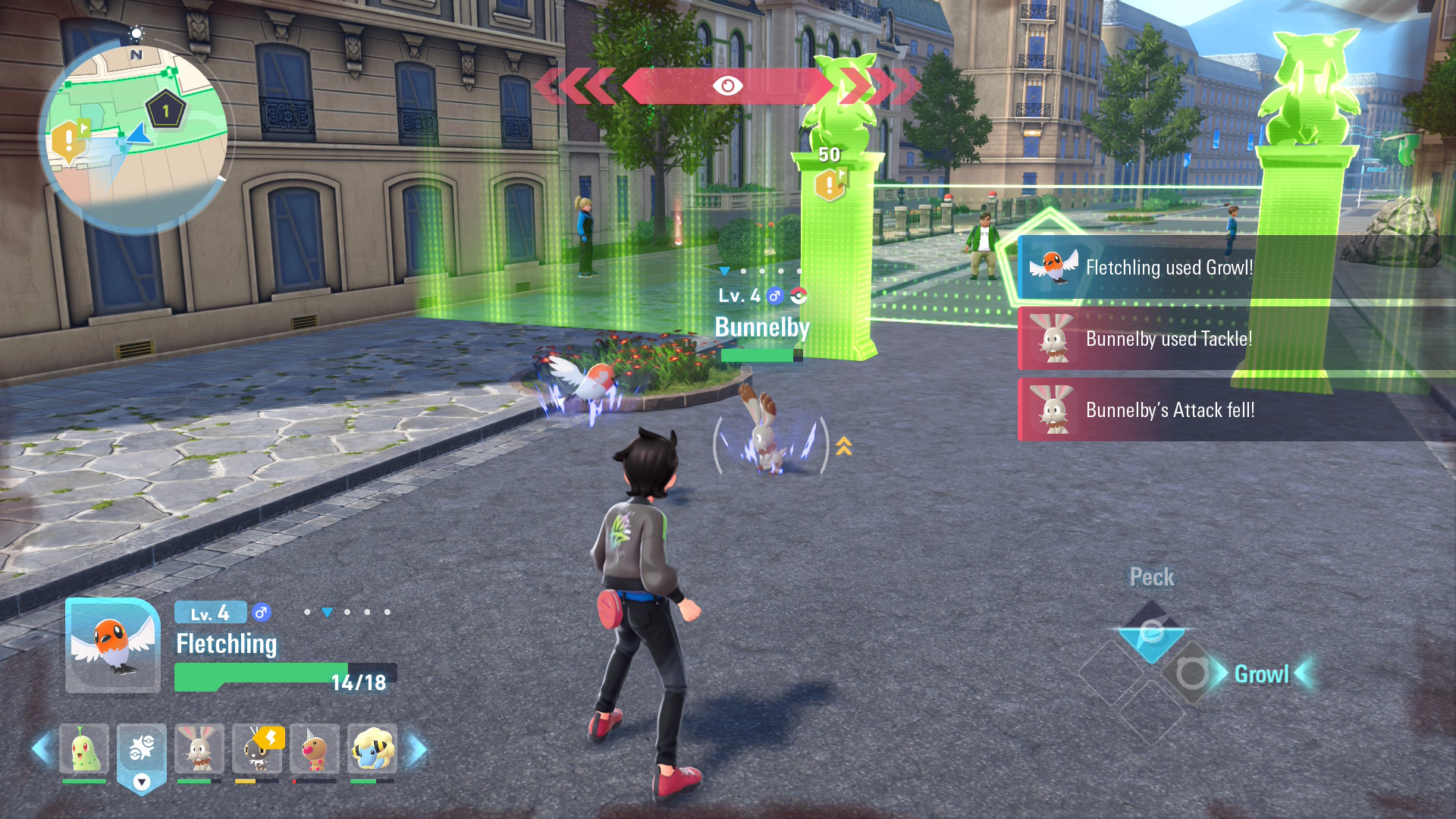Image resolution: width=1456 pixels, height=819 pixels.
Task: Click the "Fletchling used Growl!" log entry
Action: tap(1168, 268)
